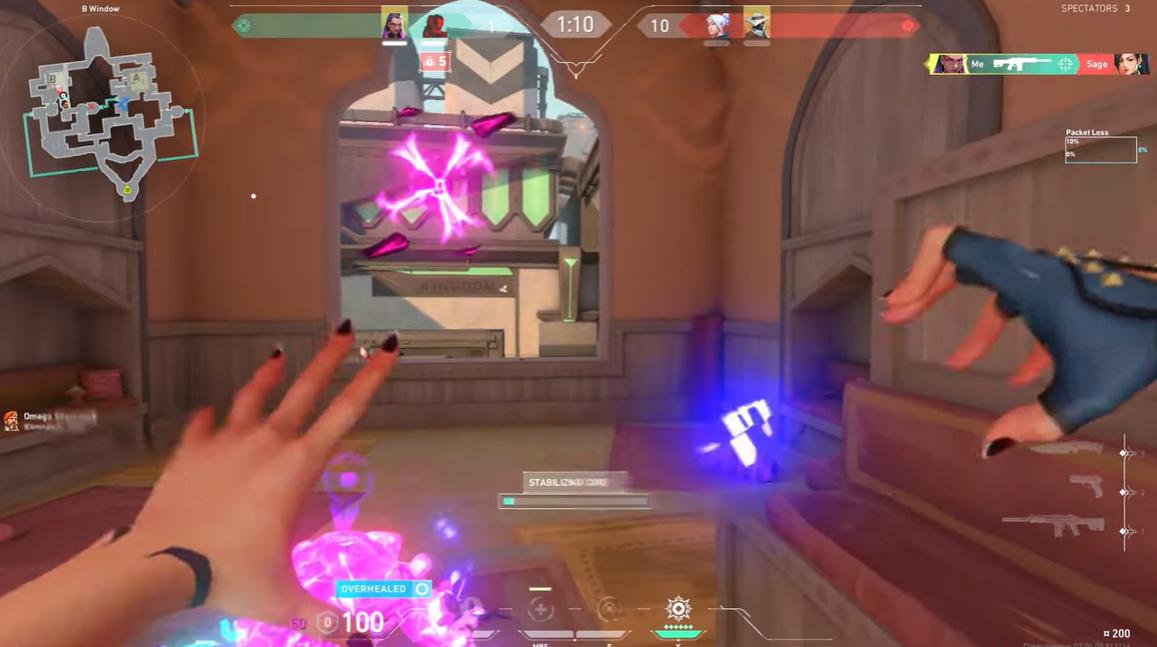1157x647 pixels.
Task: Select the red-silhouette teammate portrait in top bar
Action: pyautogui.click(x=434, y=26)
